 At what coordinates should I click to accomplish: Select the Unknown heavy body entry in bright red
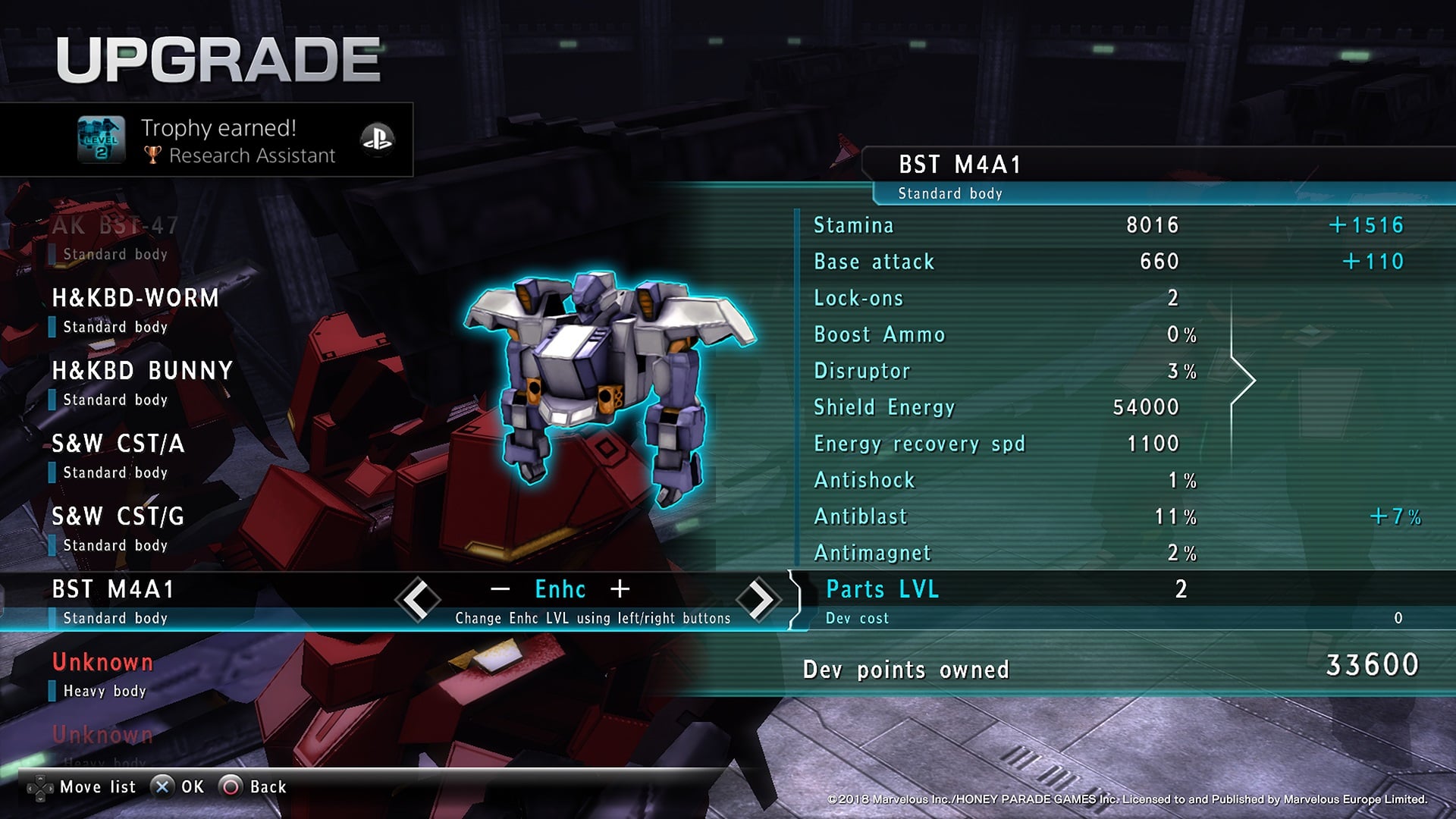(x=103, y=674)
